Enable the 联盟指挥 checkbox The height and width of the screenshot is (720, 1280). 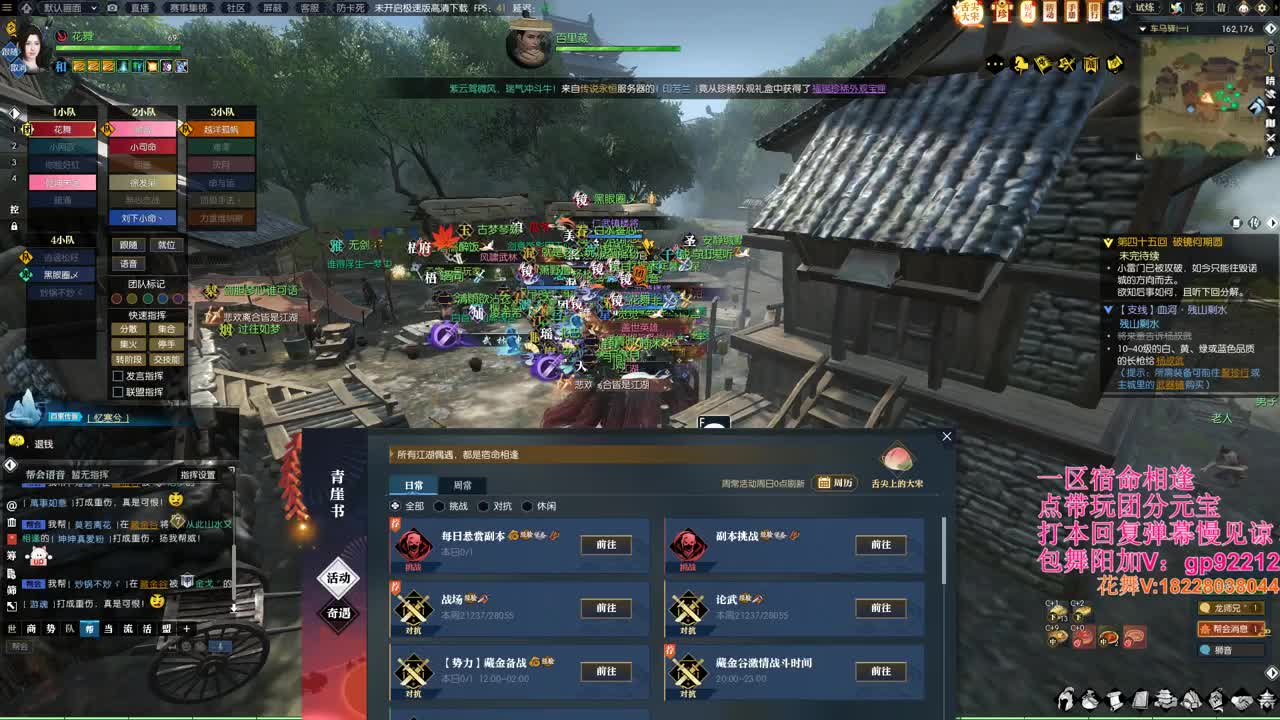click(x=118, y=391)
